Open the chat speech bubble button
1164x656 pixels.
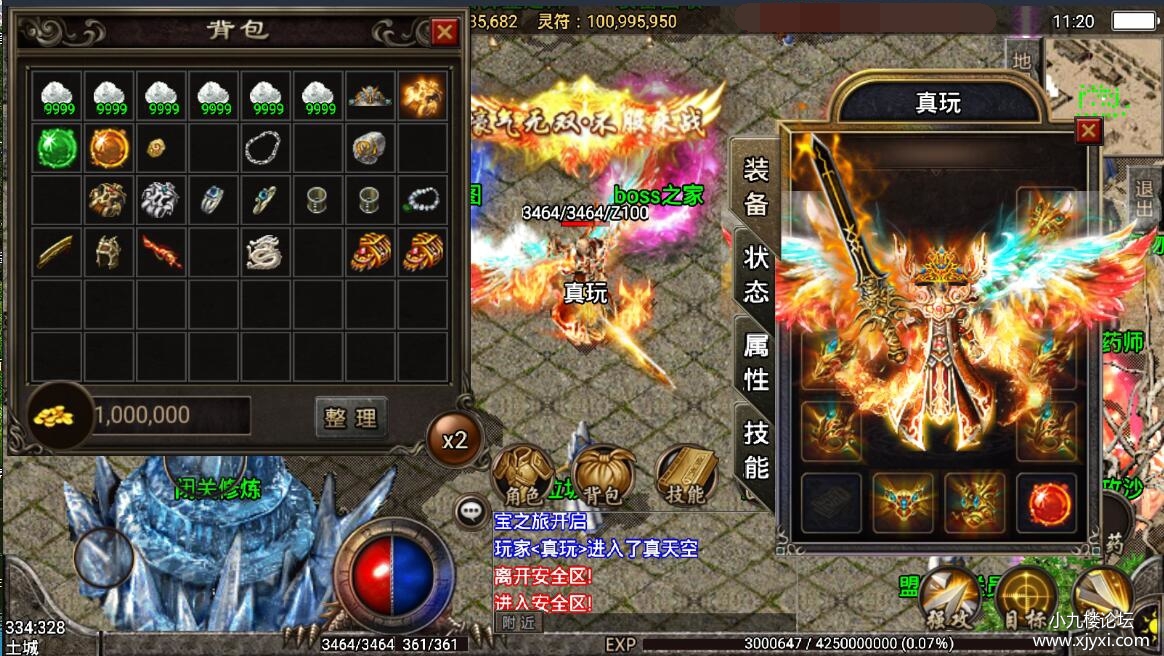[471, 512]
